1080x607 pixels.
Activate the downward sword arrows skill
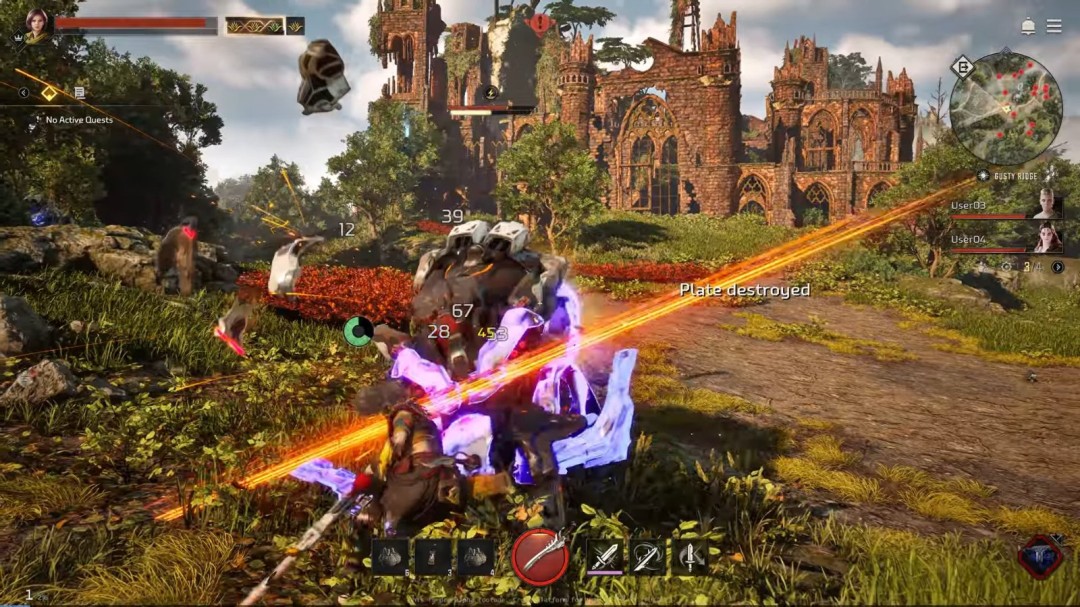689,556
